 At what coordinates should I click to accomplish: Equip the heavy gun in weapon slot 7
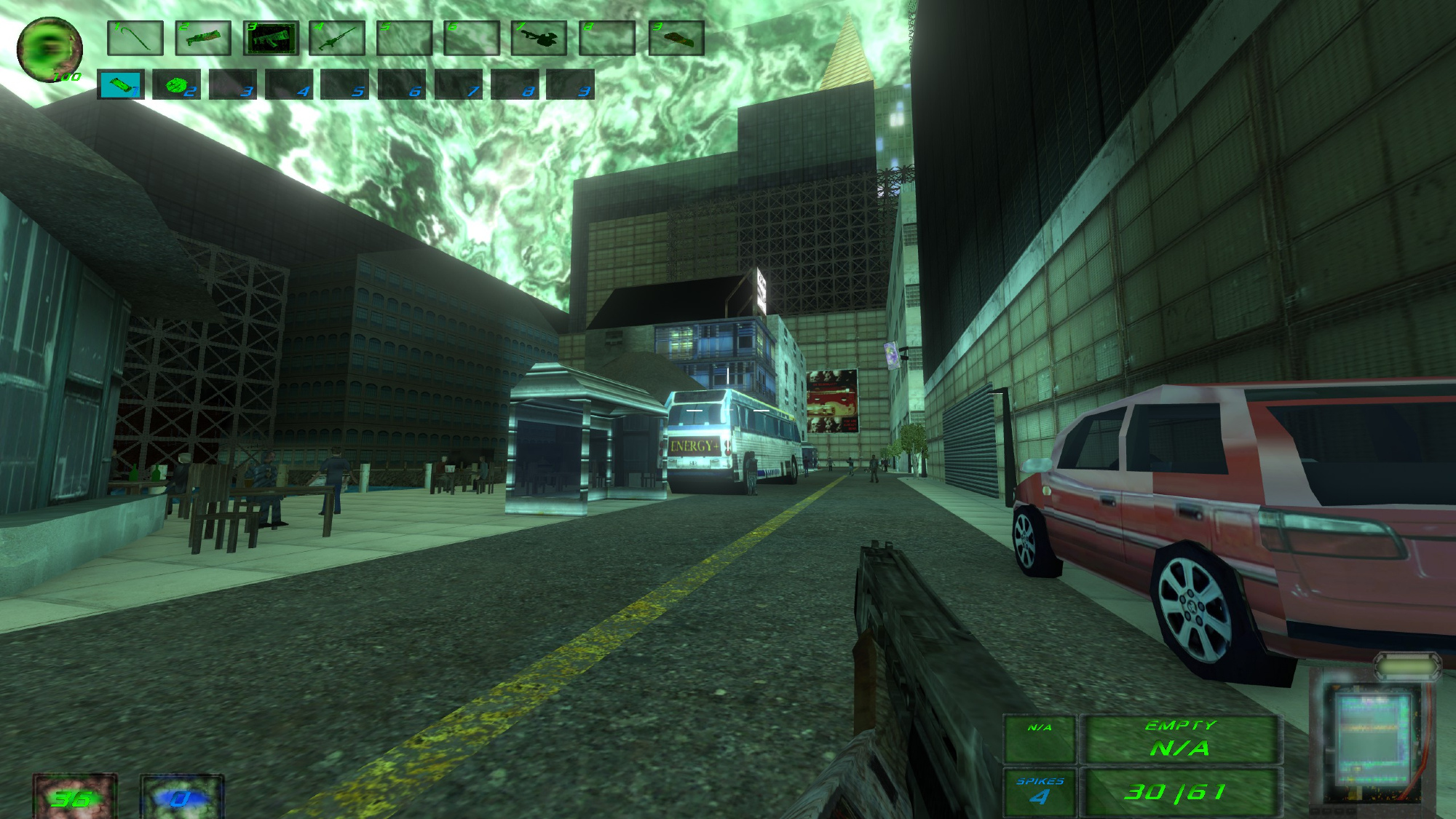539,38
